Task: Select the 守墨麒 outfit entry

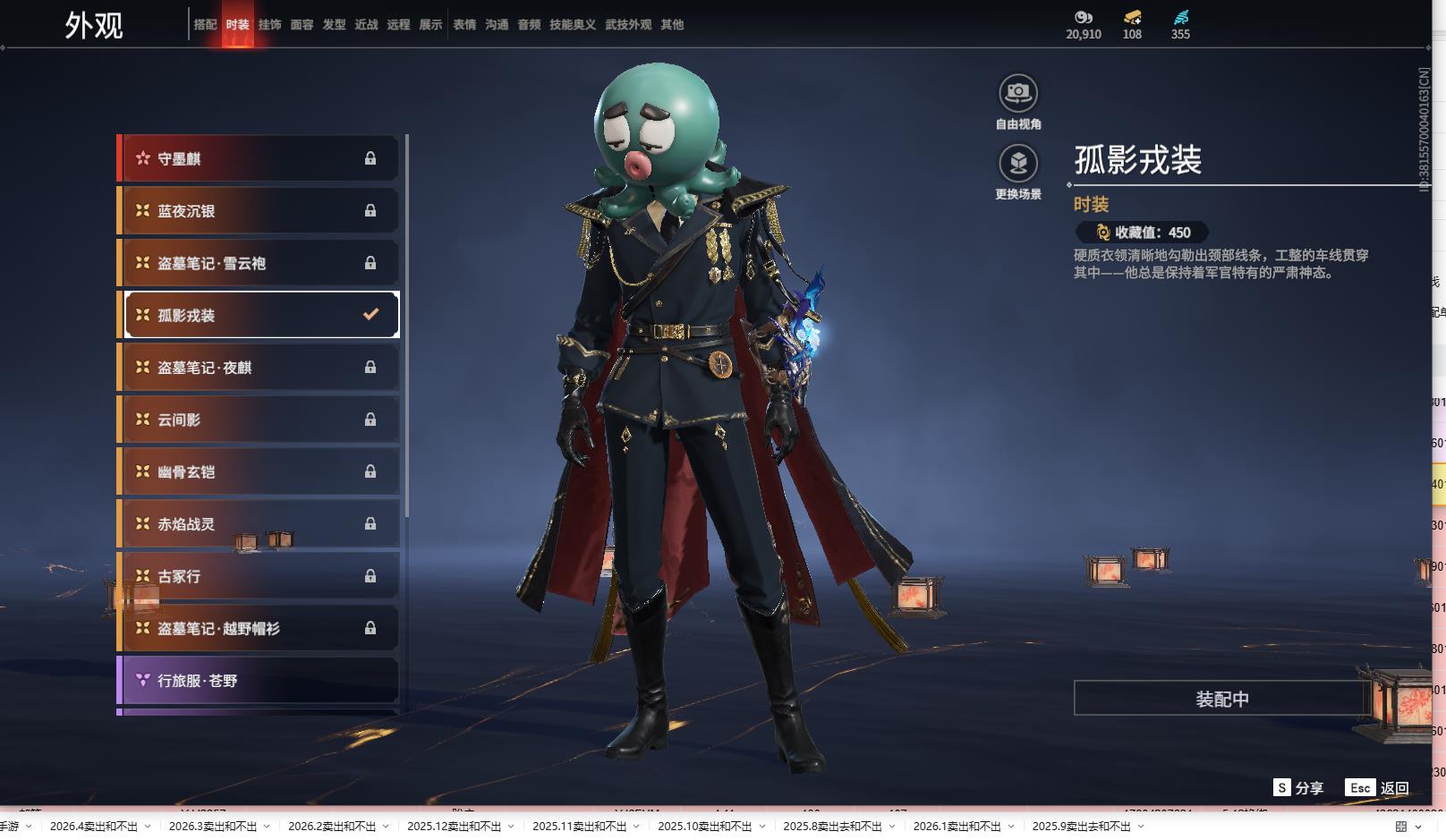Action: point(259,158)
